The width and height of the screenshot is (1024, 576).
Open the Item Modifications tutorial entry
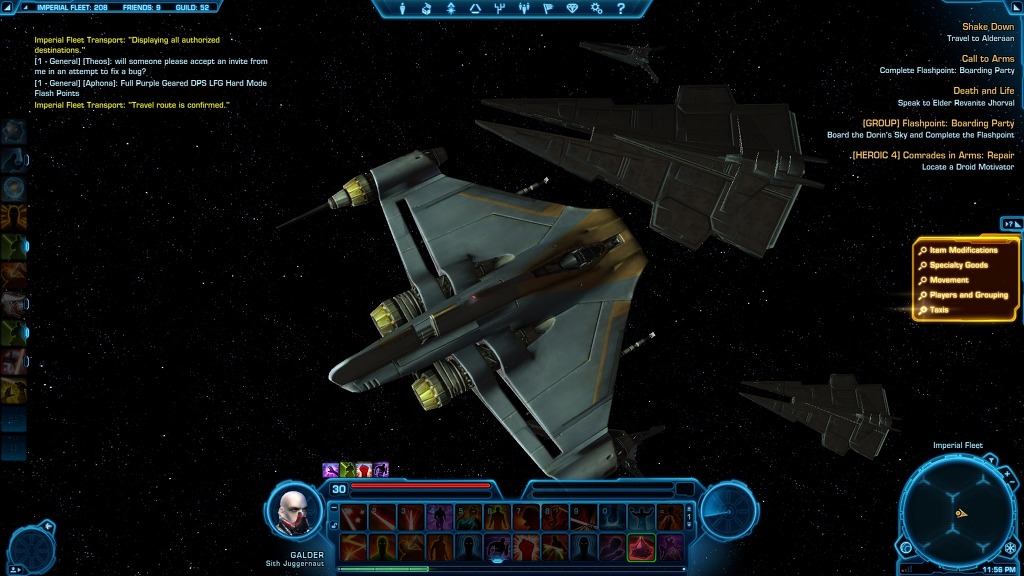pos(963,250)
